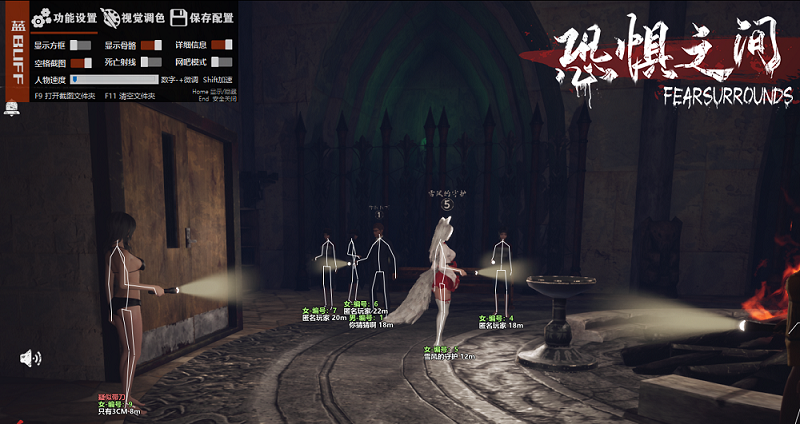Enable the 死亡射线 death ray switch

coord(151,62)
